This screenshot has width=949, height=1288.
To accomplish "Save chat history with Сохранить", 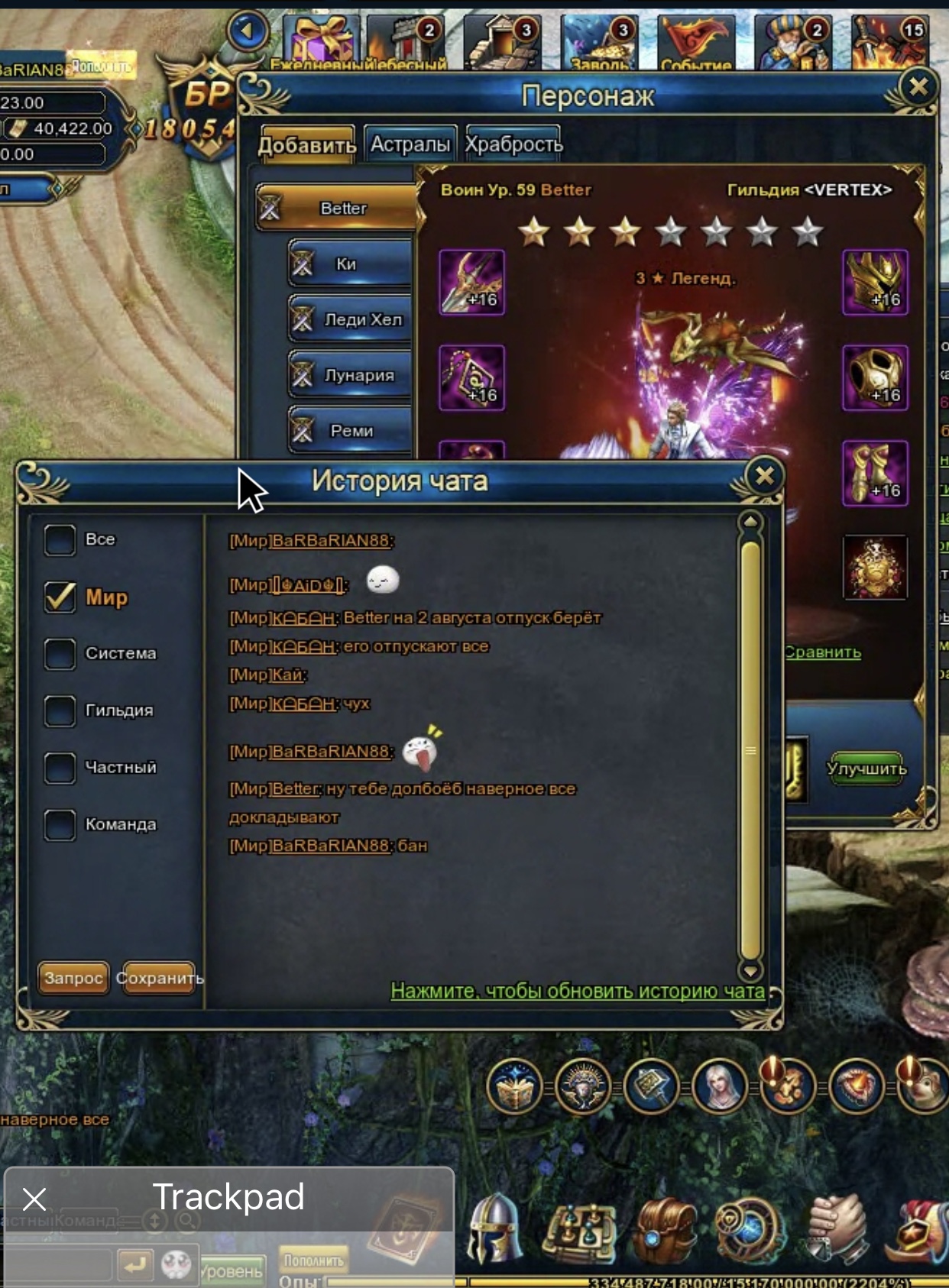I will pyautogui.click(x=159, y=978).
